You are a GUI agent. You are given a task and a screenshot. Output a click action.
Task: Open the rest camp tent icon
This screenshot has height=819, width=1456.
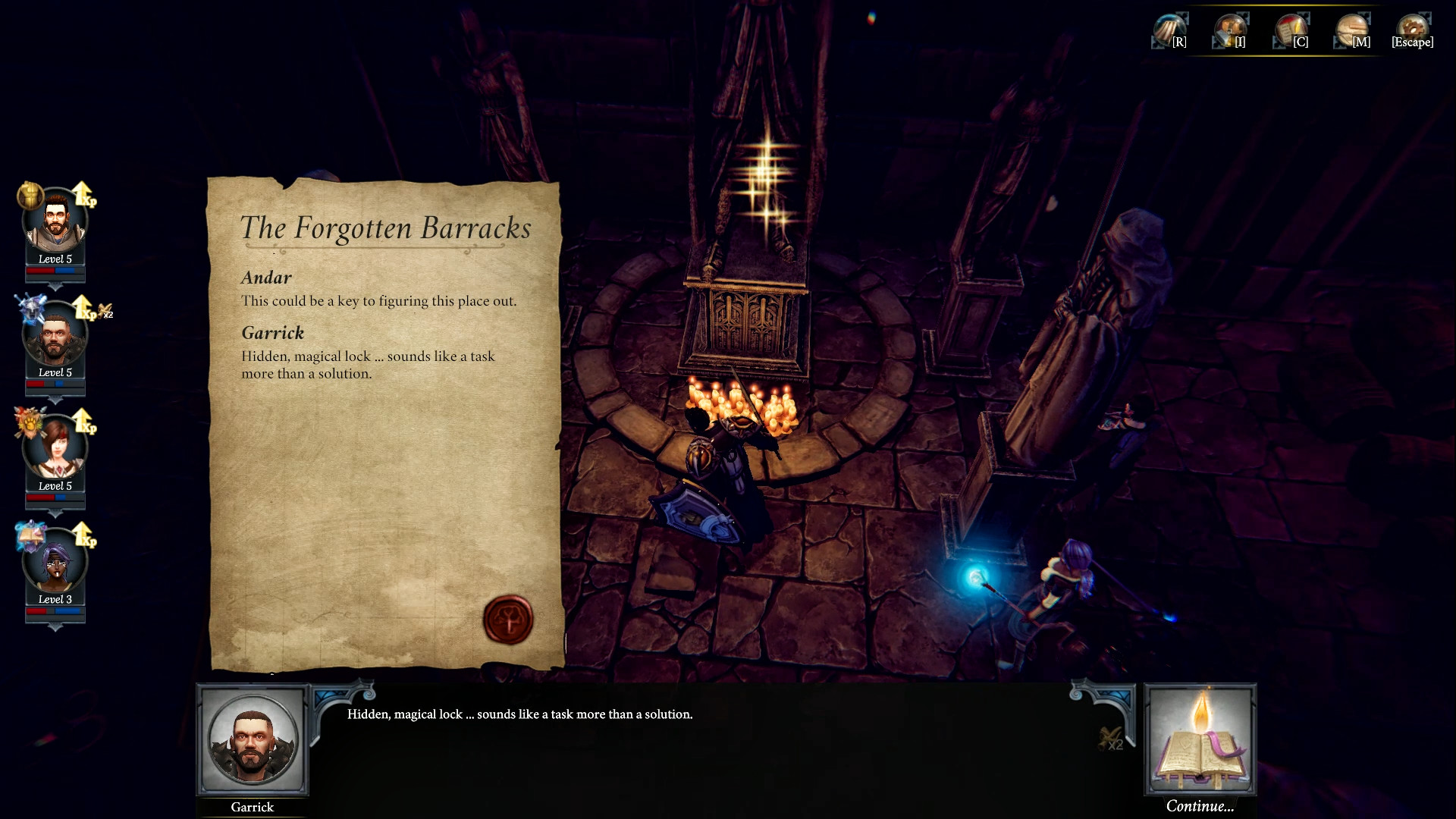1169,30
